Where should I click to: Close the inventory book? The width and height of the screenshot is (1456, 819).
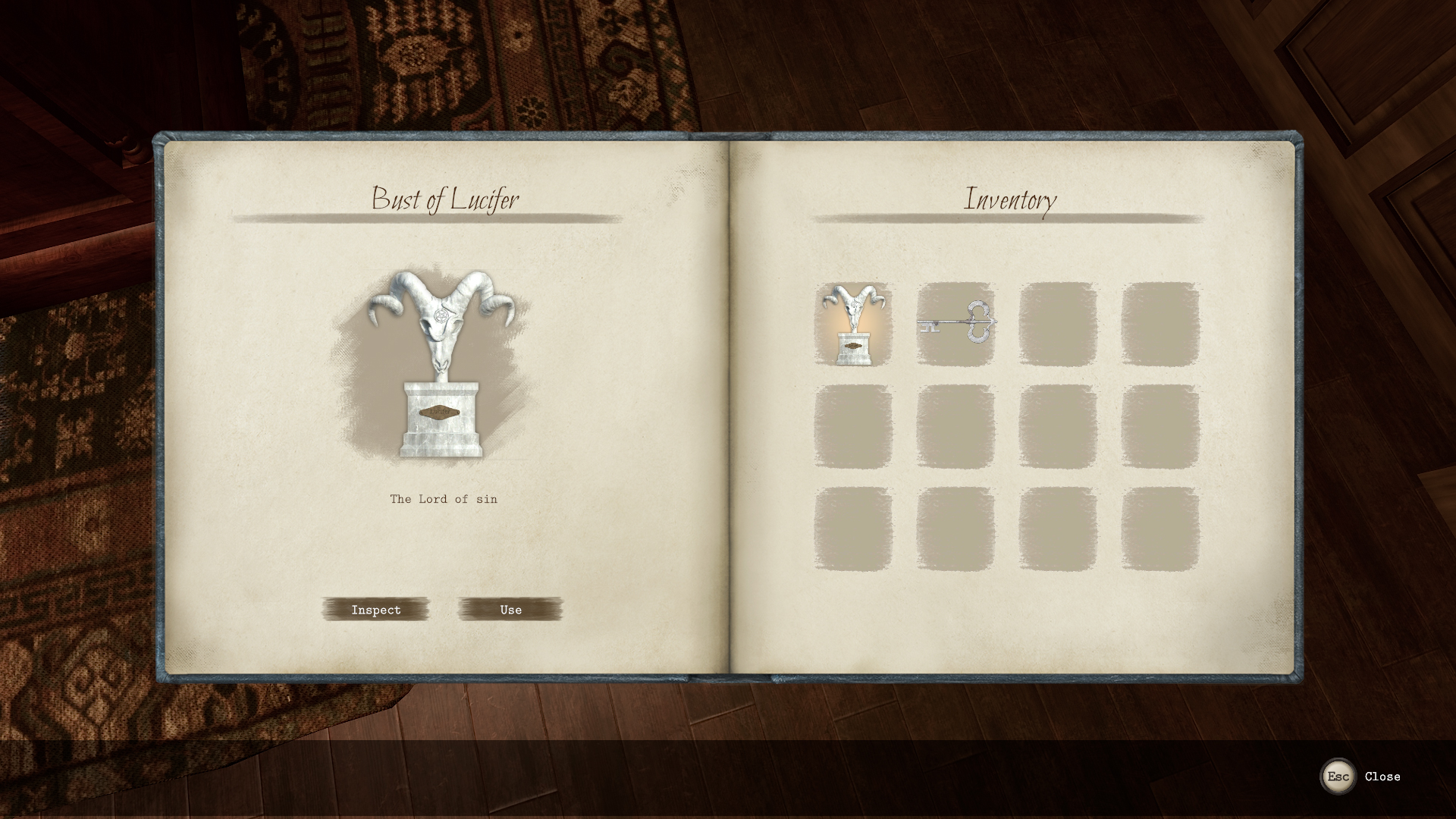(1338, 777)
